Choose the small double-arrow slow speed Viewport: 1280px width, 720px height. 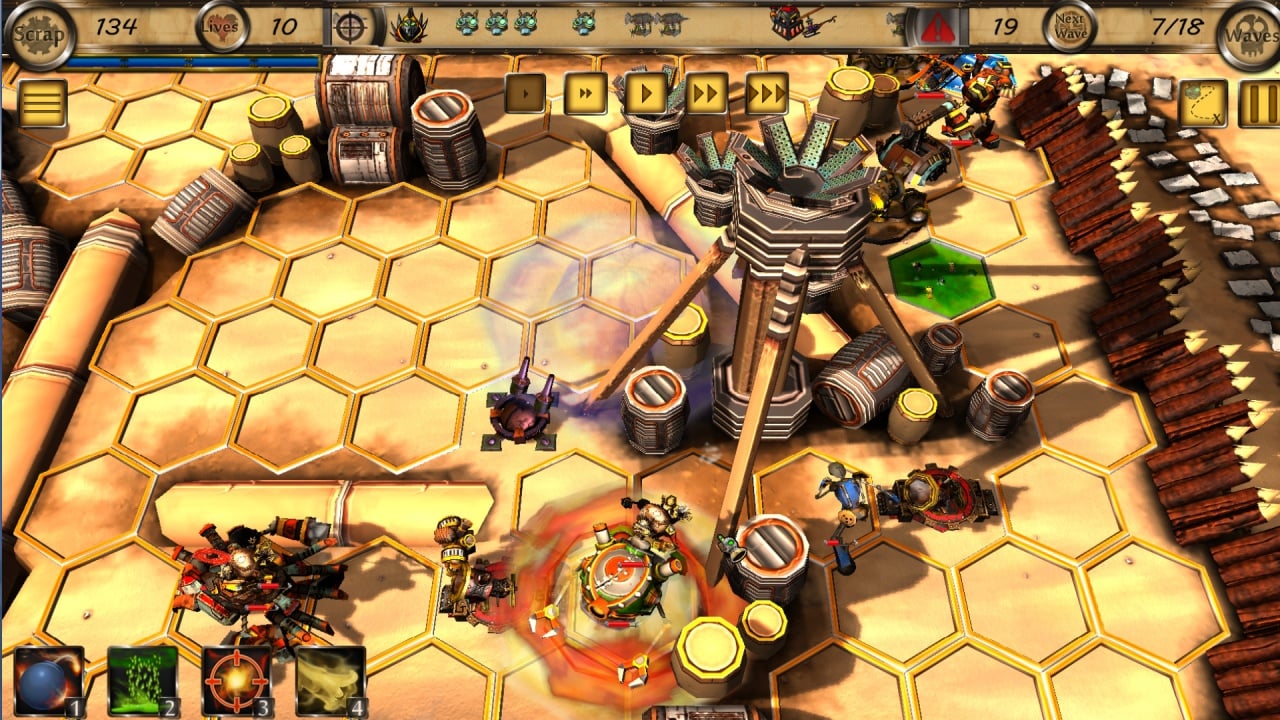[585, 94]
